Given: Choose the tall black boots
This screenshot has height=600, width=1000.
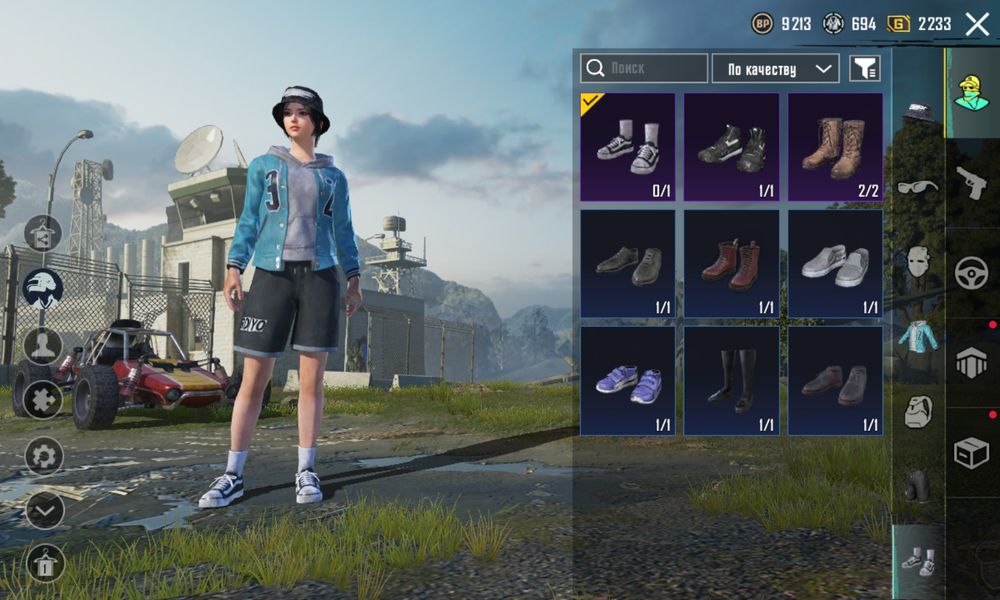Looking at the screenshot, I should (731, 381).
